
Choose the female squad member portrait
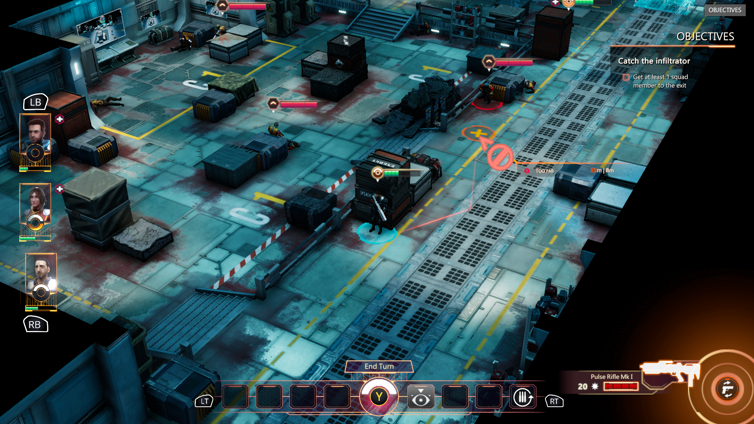click(x=36, y=209)
